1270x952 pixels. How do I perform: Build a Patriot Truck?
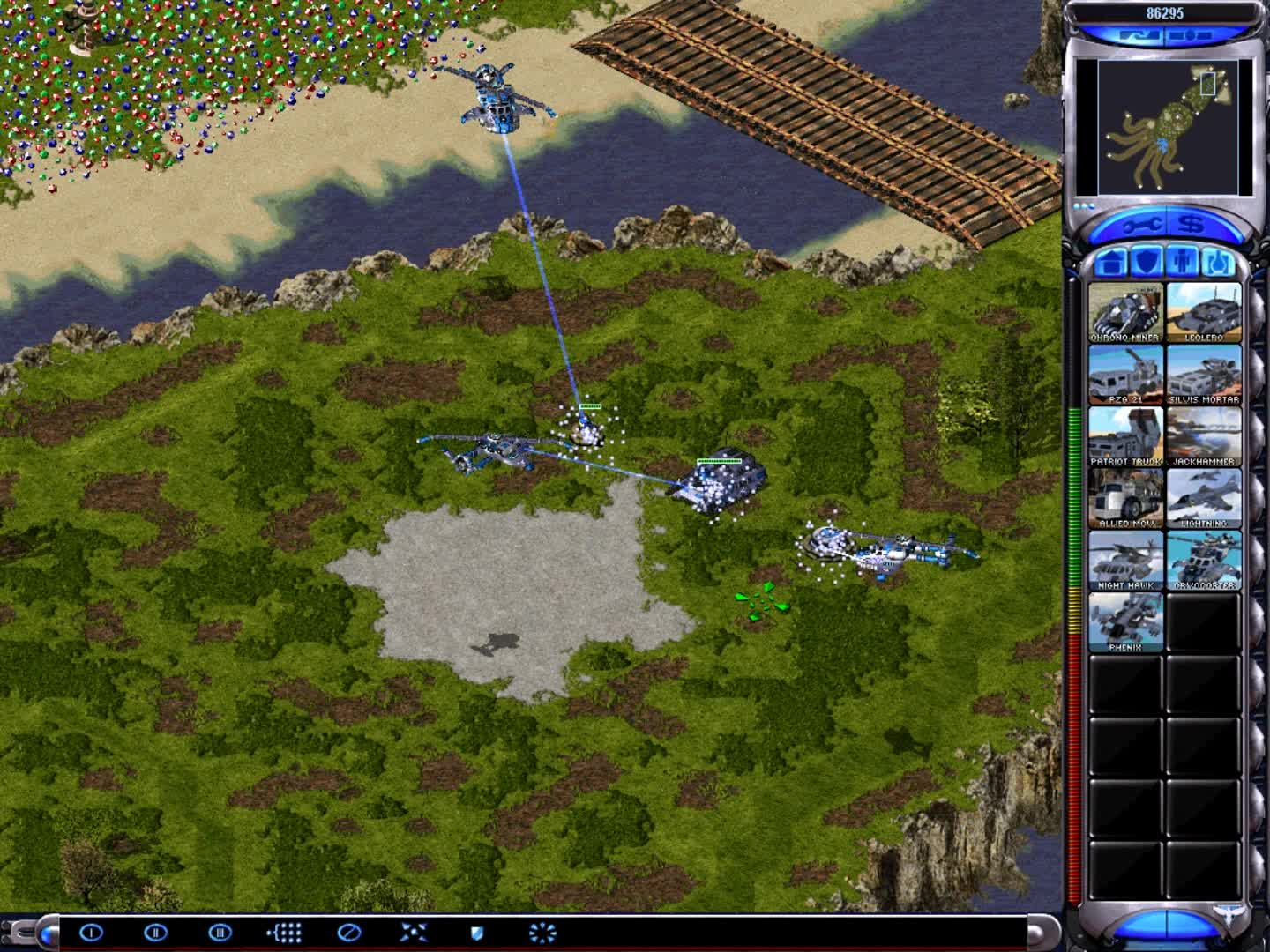pos(1125,436)
